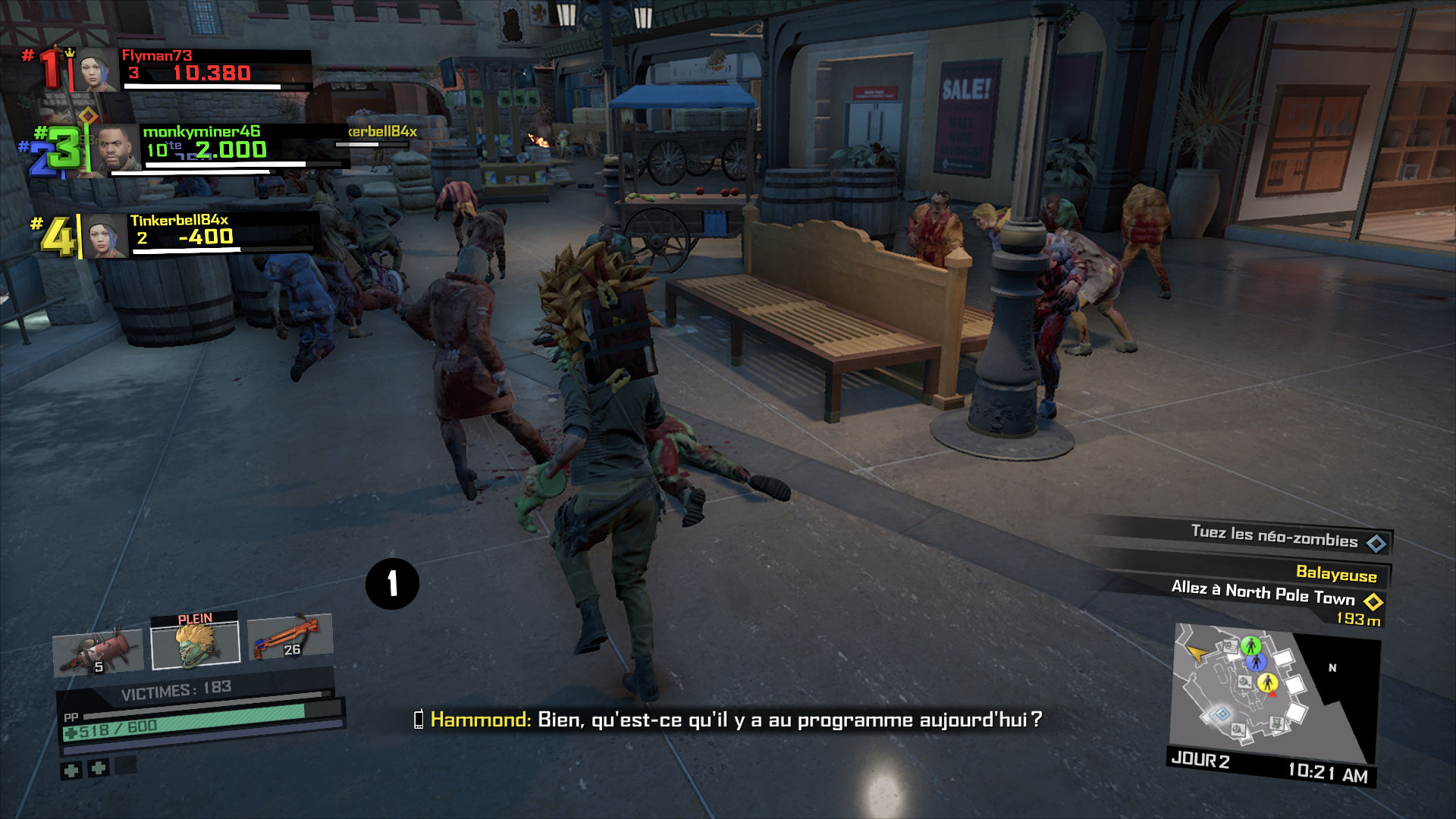Screen dimensions: 1456x819
Task: Click the theater mask icon on the minimap
Action: [x=1230, y=645]
